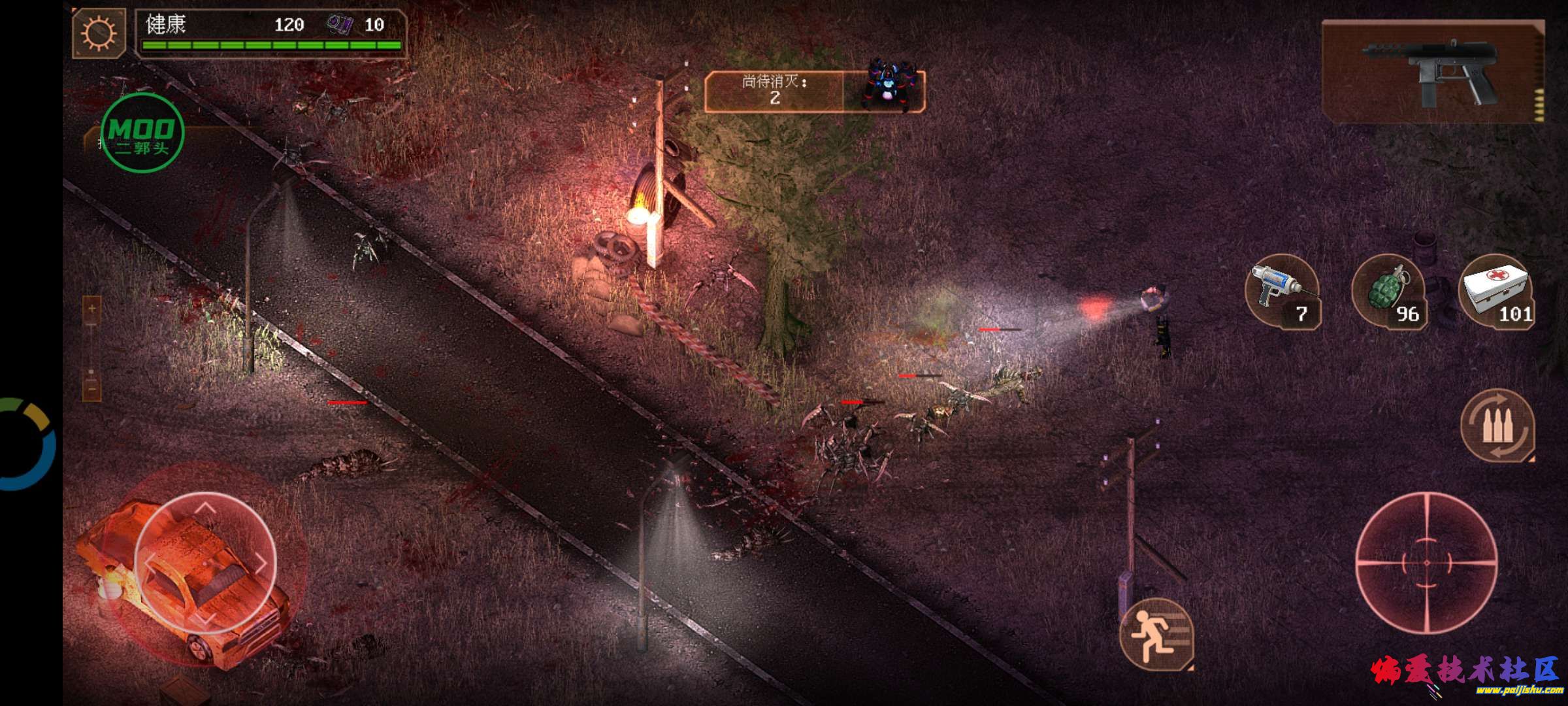
Task: Switch weapon via the pistol panel
Action: [1433, 71]
